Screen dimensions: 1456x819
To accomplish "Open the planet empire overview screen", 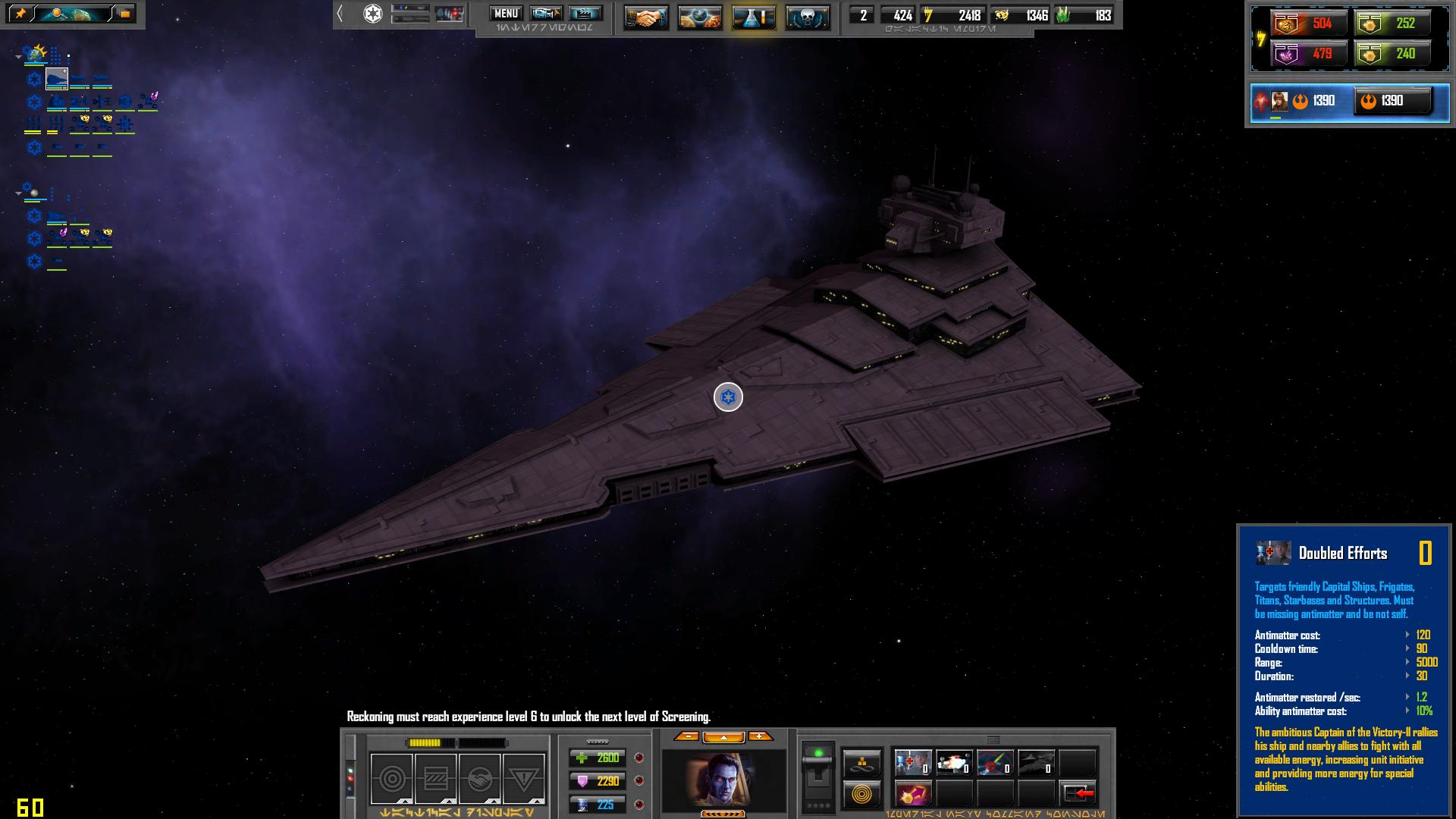I will 699,17.
